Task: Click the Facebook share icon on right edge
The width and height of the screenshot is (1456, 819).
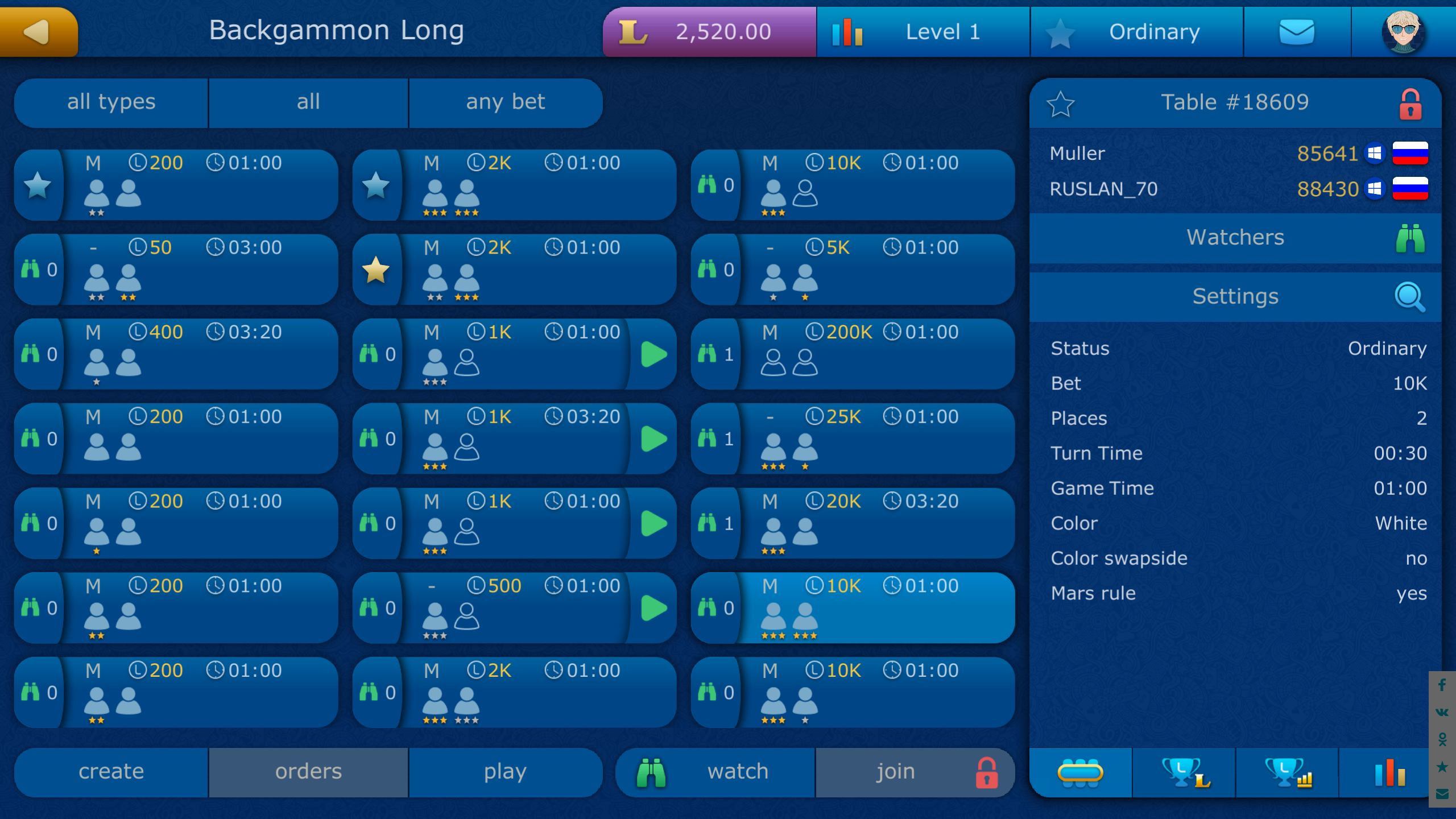Action: (1442, 685)
